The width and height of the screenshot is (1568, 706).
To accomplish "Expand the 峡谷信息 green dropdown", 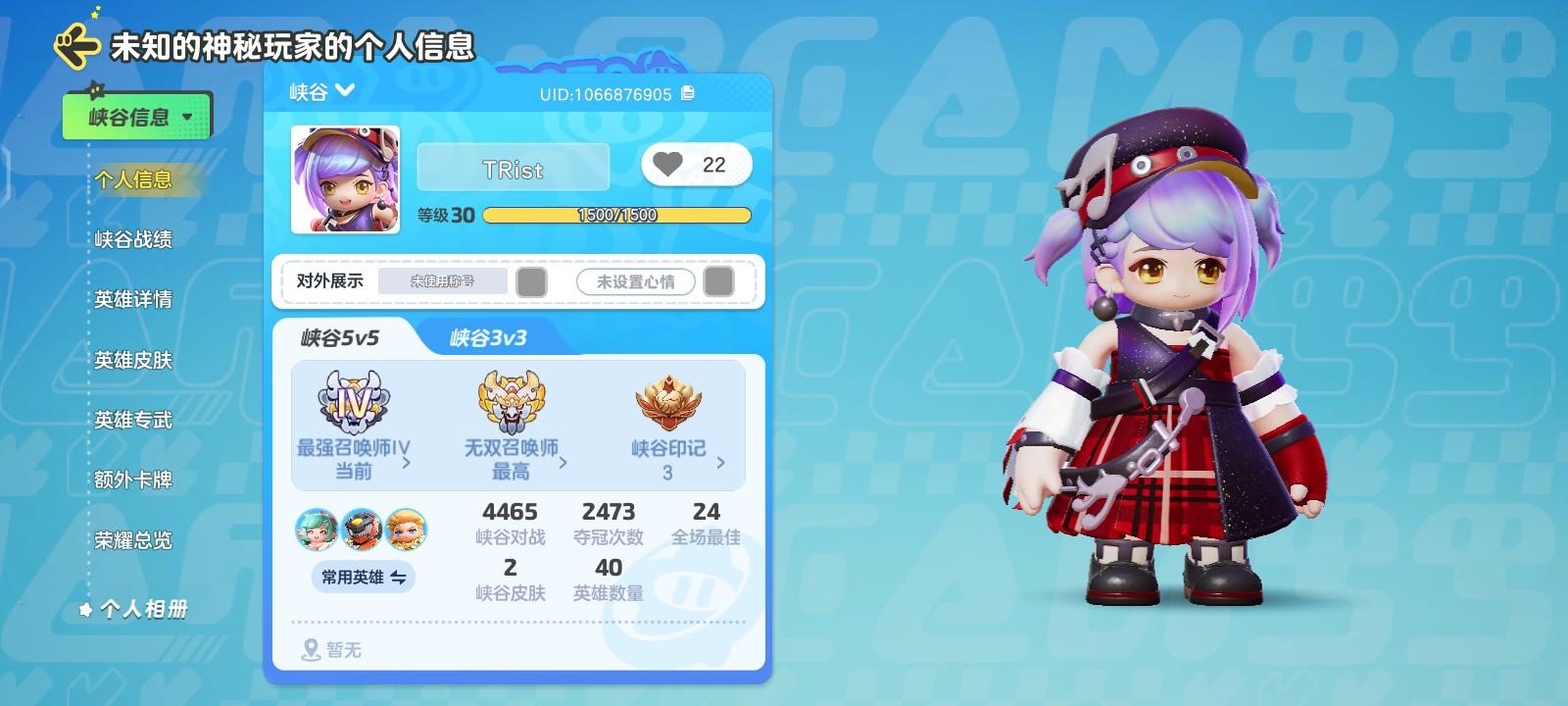I will (x=136, y=115).
